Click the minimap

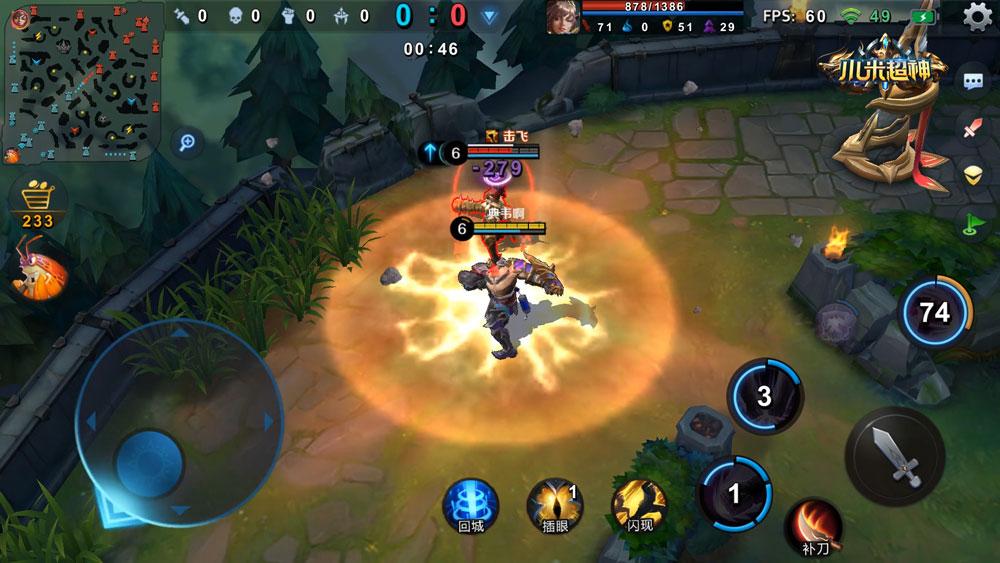[78, 82]
